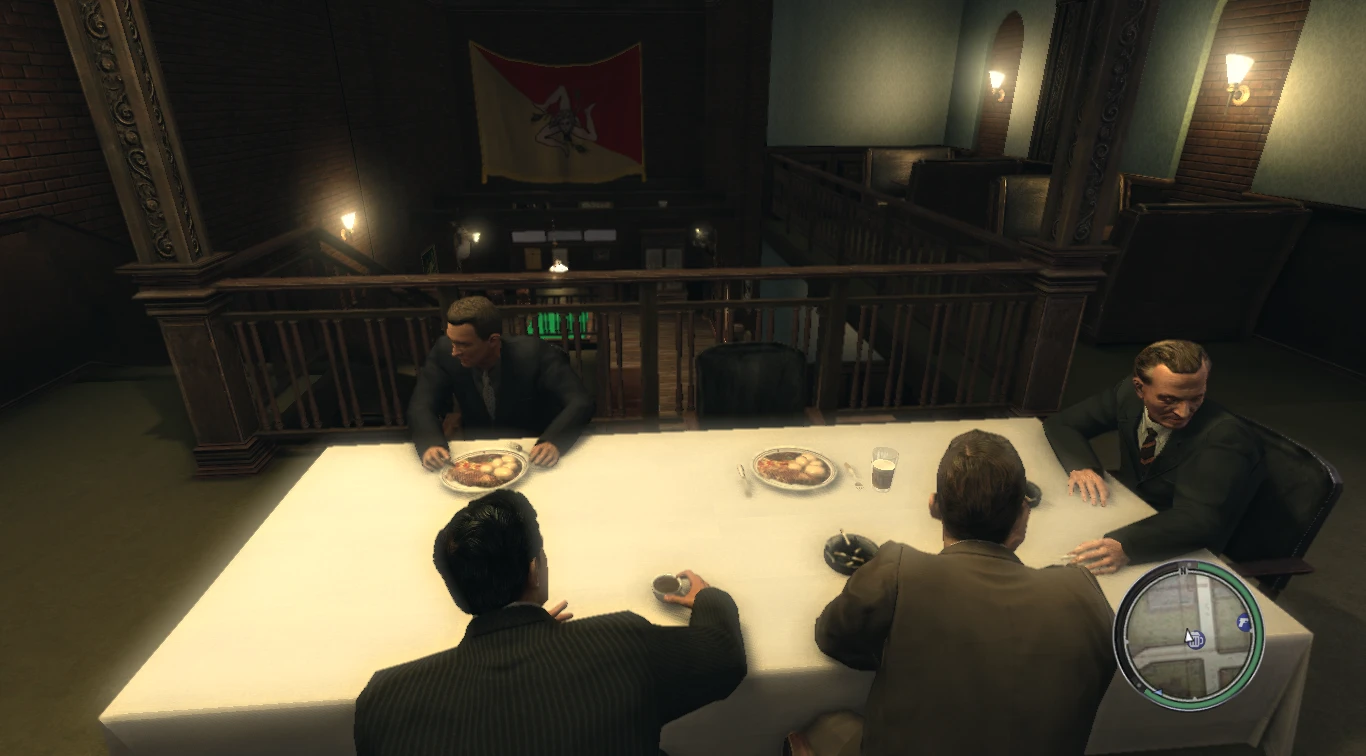Click the white cursor arrow inside the minimap
Screen dimensions: 1366x756
(1188, 636)
